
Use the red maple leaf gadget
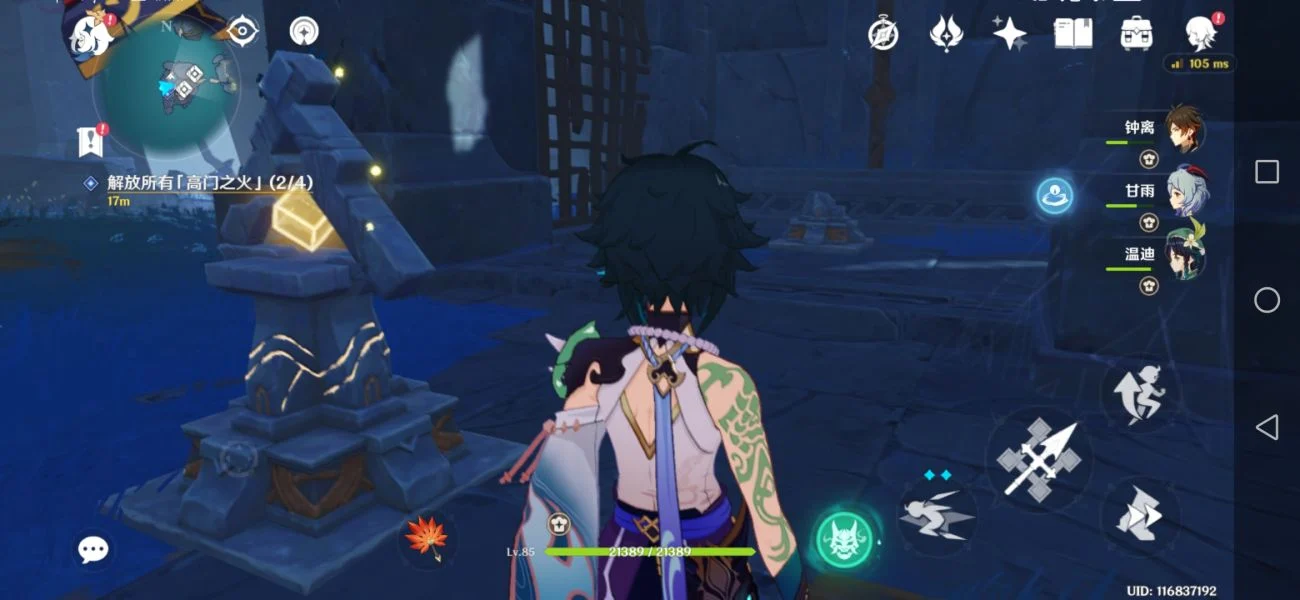(425, 537)
